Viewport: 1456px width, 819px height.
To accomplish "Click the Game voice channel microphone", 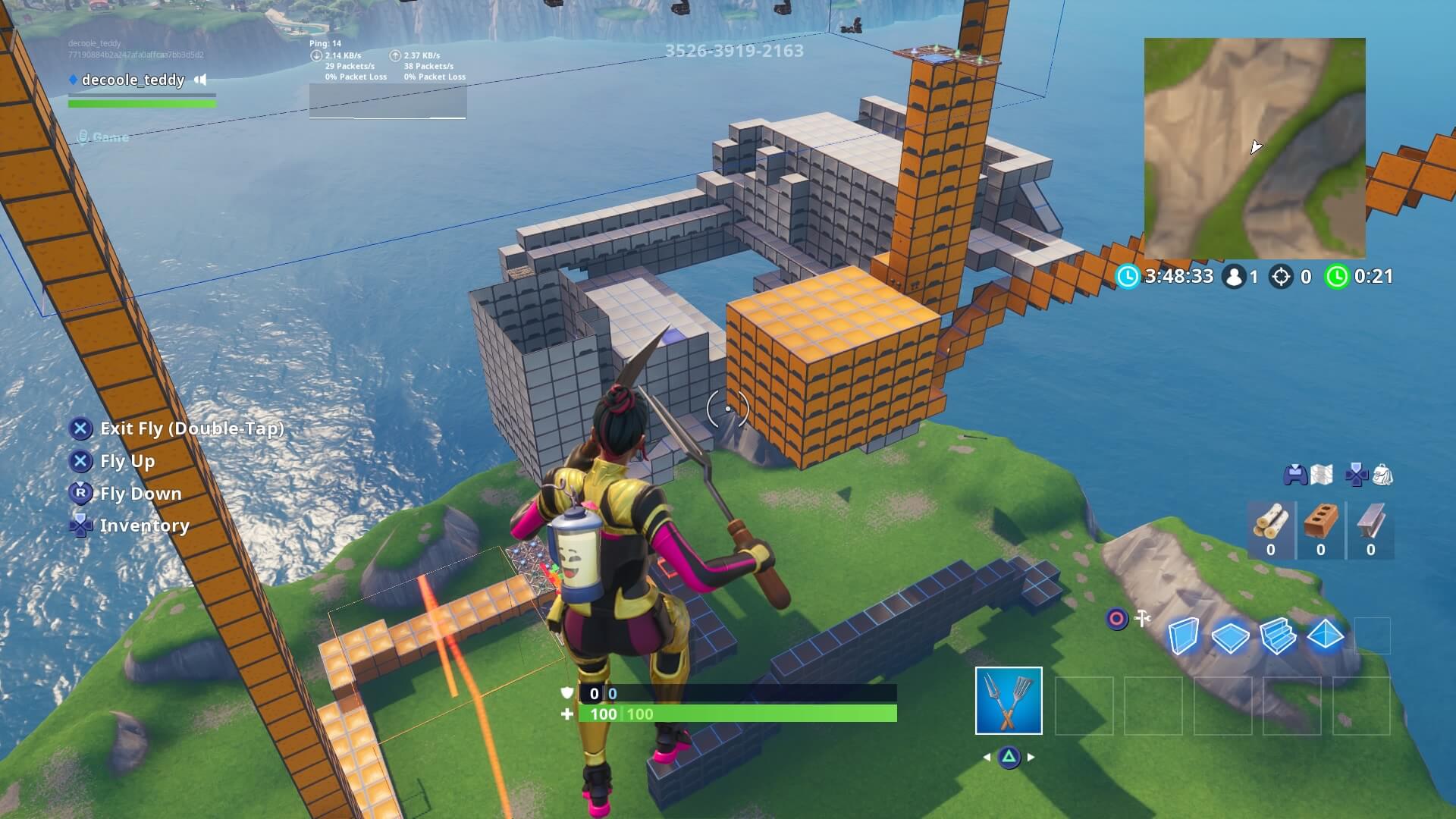I will (83, 137).
